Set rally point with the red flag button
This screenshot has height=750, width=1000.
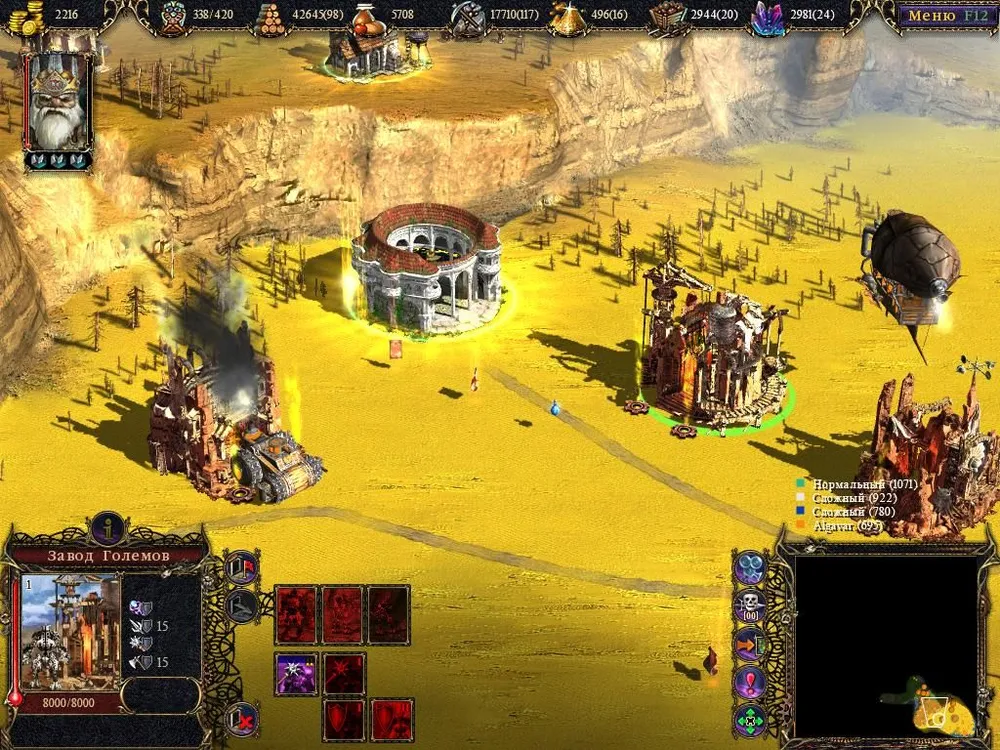coord(242,567)
